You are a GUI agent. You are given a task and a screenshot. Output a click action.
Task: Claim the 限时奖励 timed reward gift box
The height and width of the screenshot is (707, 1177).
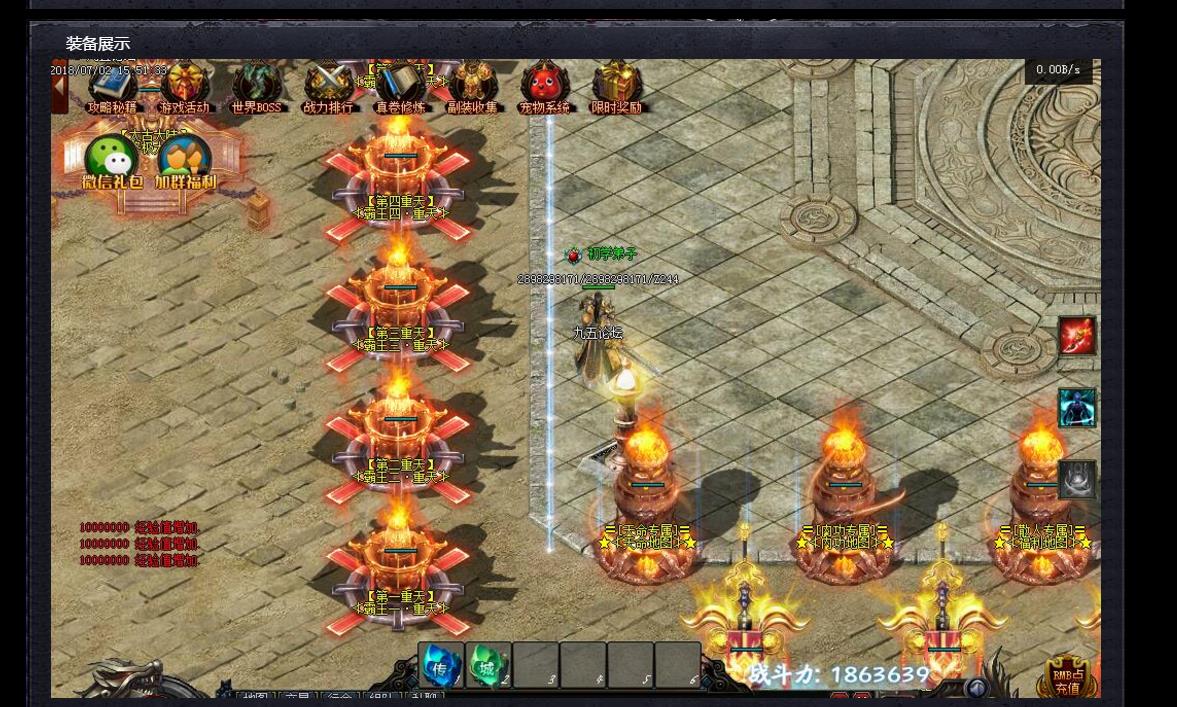coord(617,87)
